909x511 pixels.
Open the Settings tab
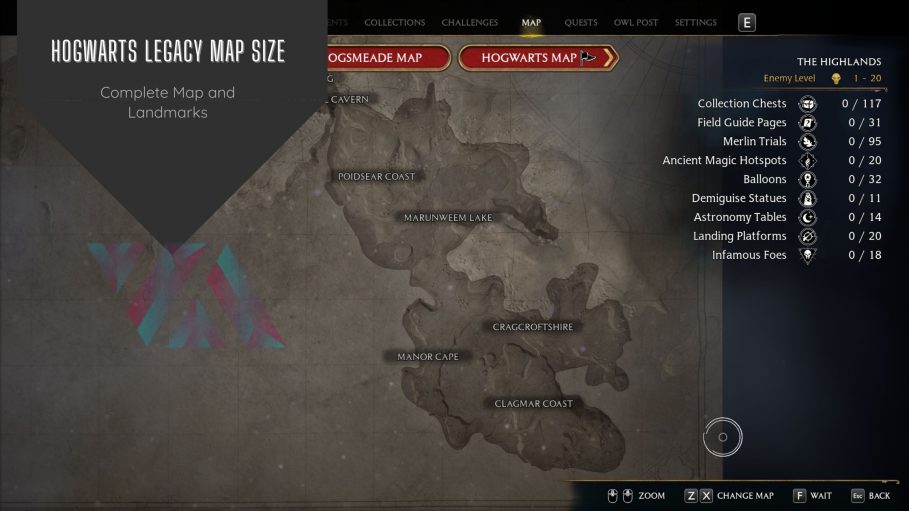(x=695, y=22)
